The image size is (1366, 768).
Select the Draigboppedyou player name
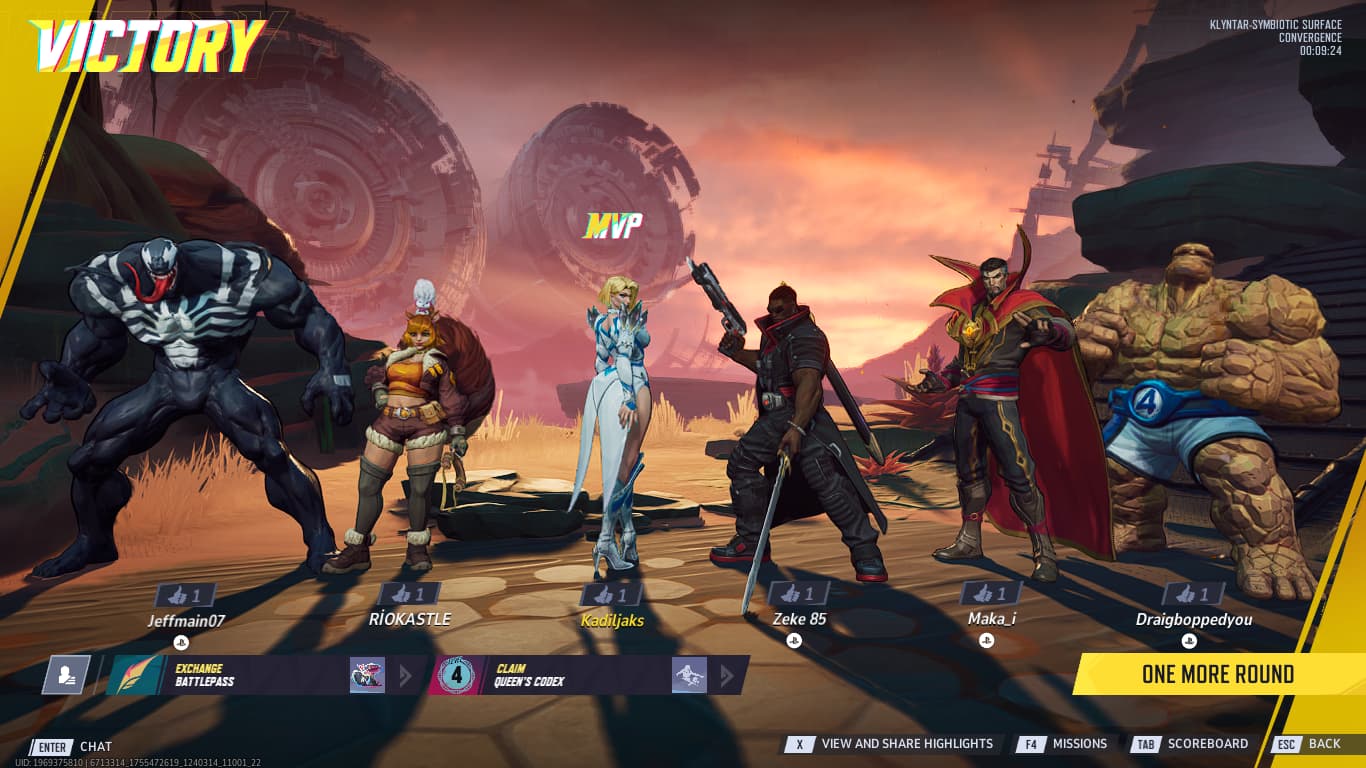(x=1193, y=620)
